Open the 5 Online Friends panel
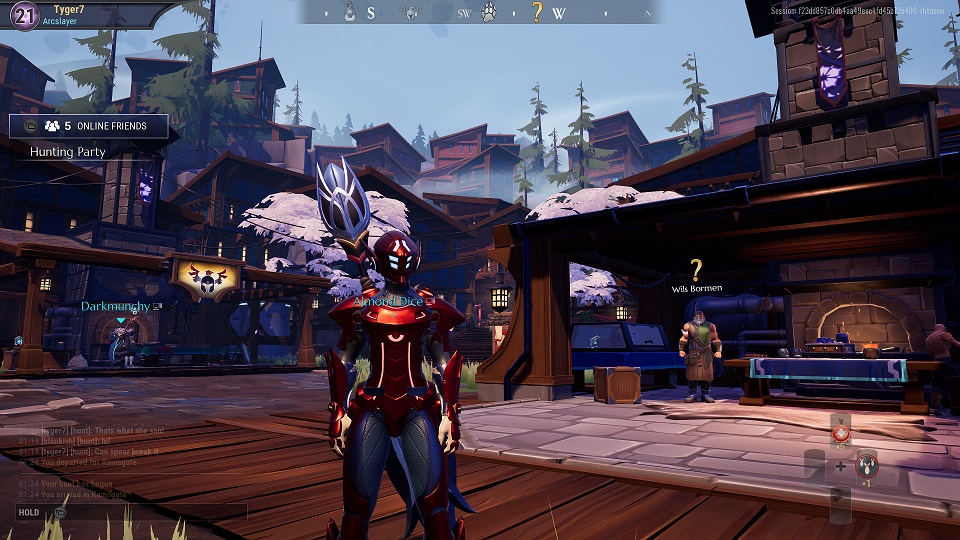 coord(95,126)
